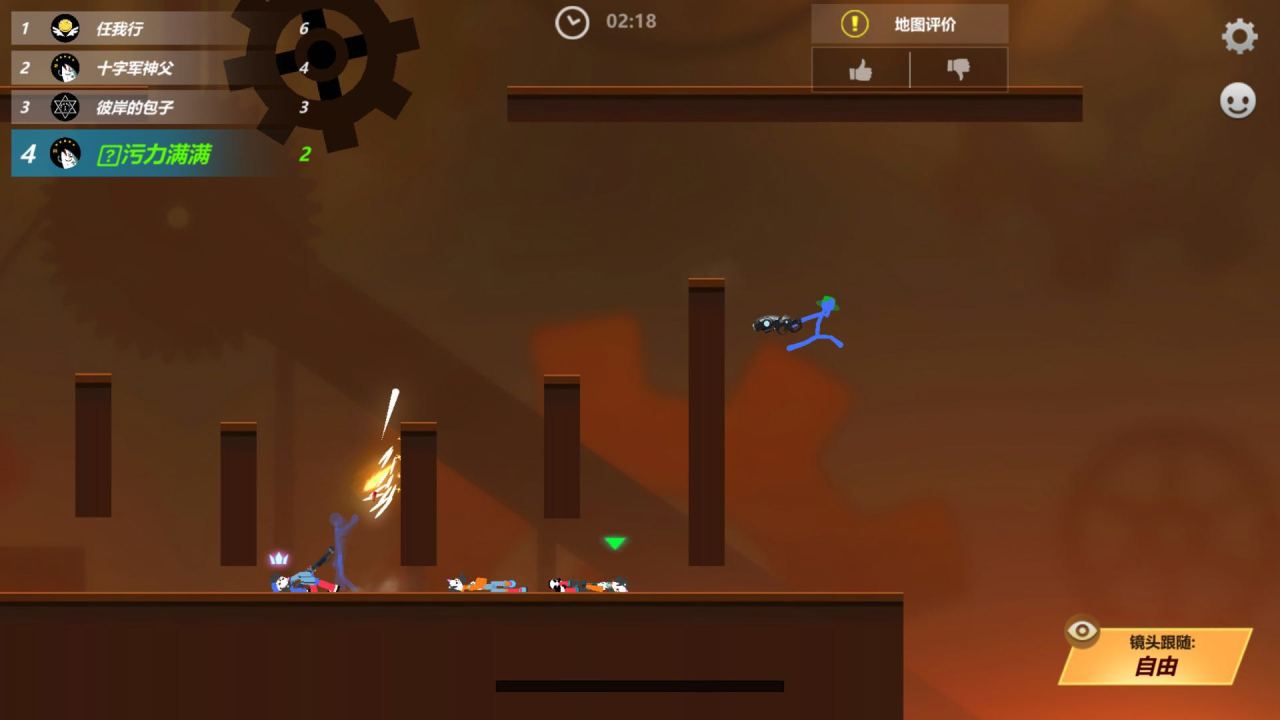Image resolution: width=1280 pixels, height=720 pixels.
Task: Open settings via the gear icon
Action: 1239,37
